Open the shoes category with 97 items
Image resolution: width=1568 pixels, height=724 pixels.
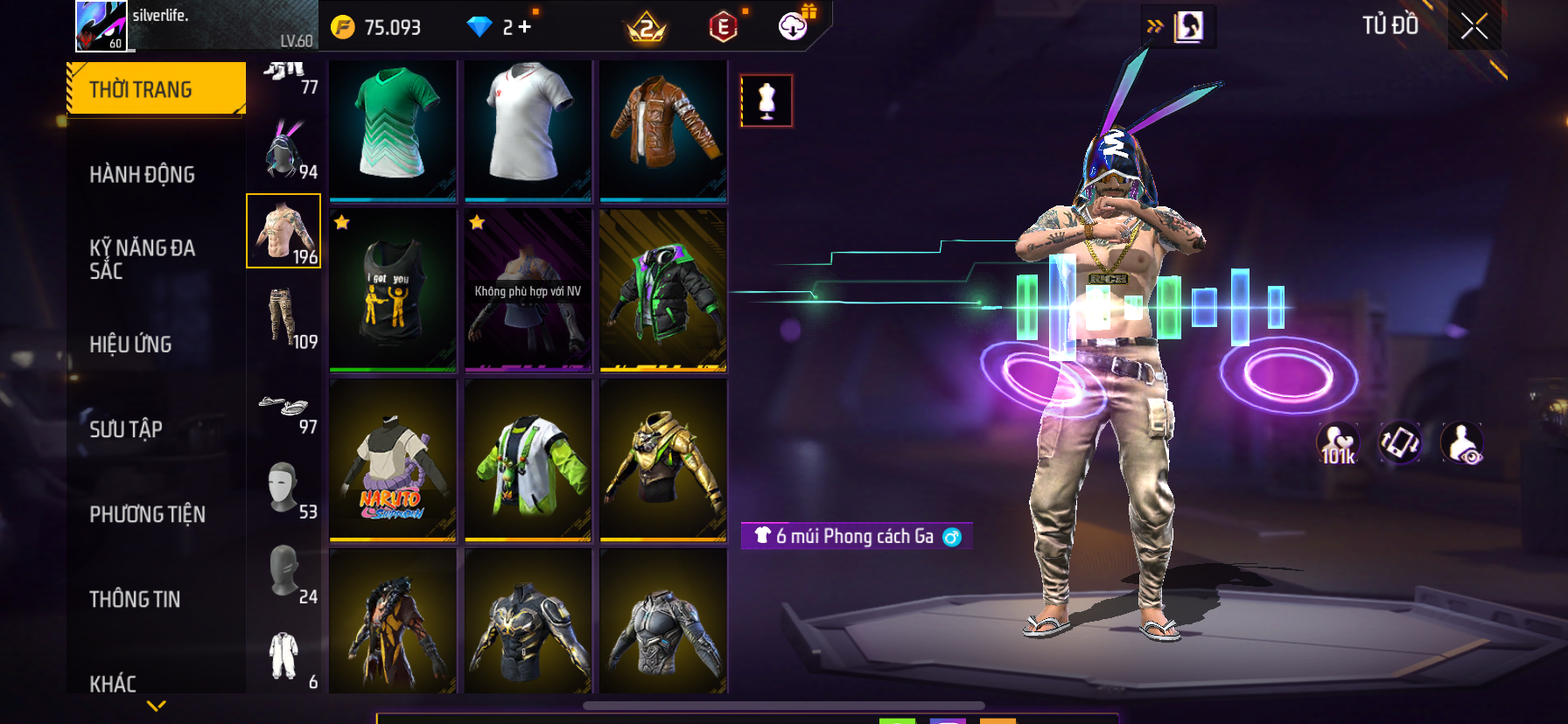click(x=283, y=409)
